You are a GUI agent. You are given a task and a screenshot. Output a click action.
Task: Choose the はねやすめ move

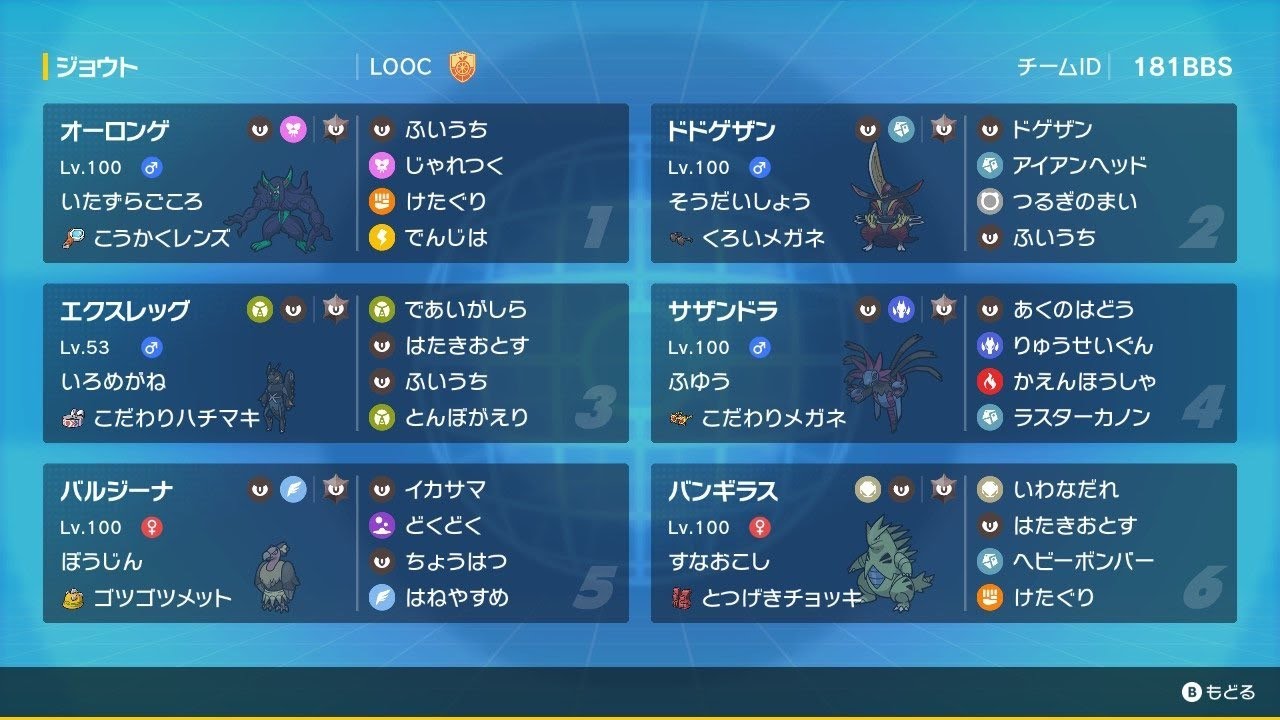[x=456, y=597]
